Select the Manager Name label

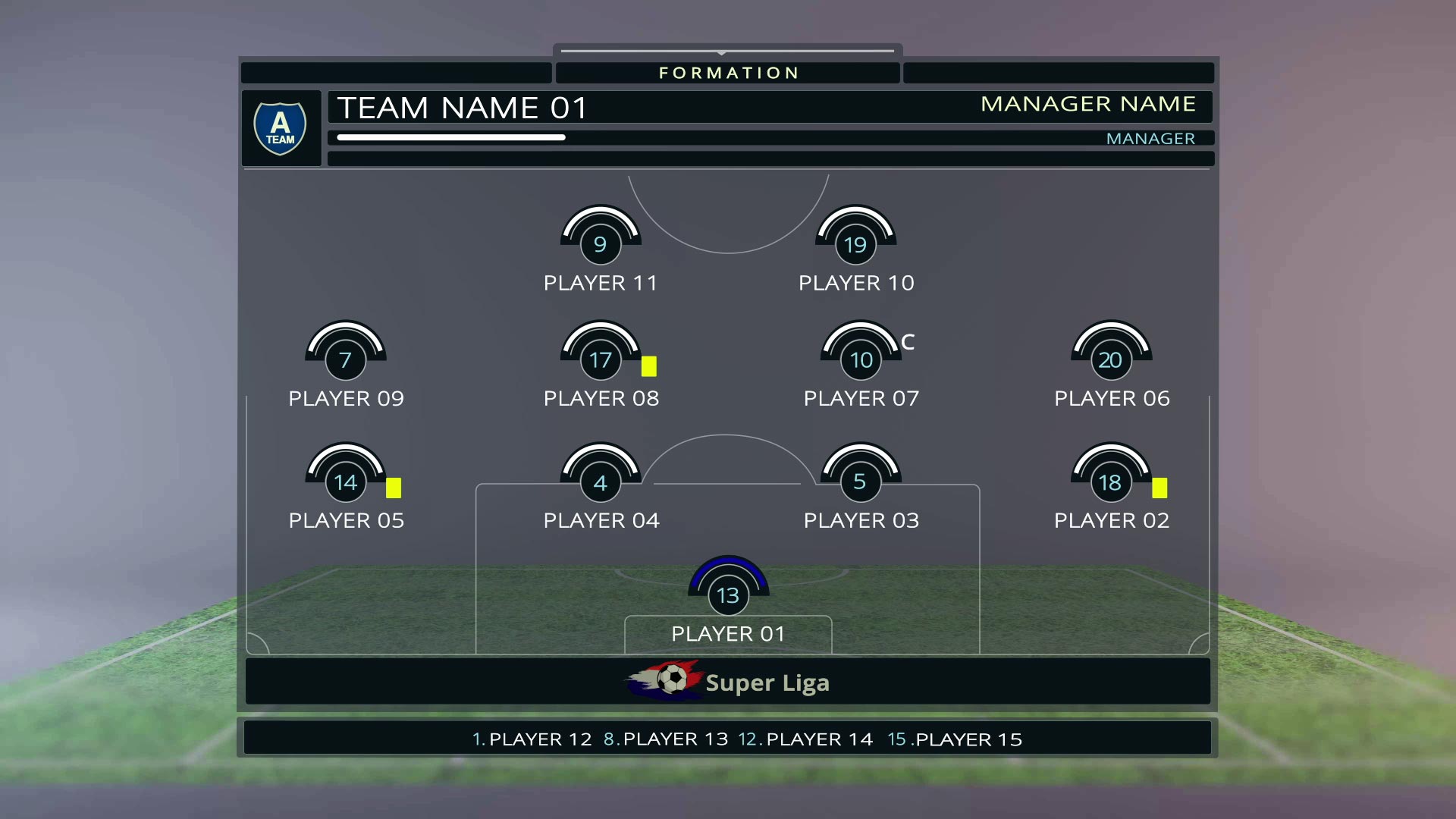tap(1087, 104)
